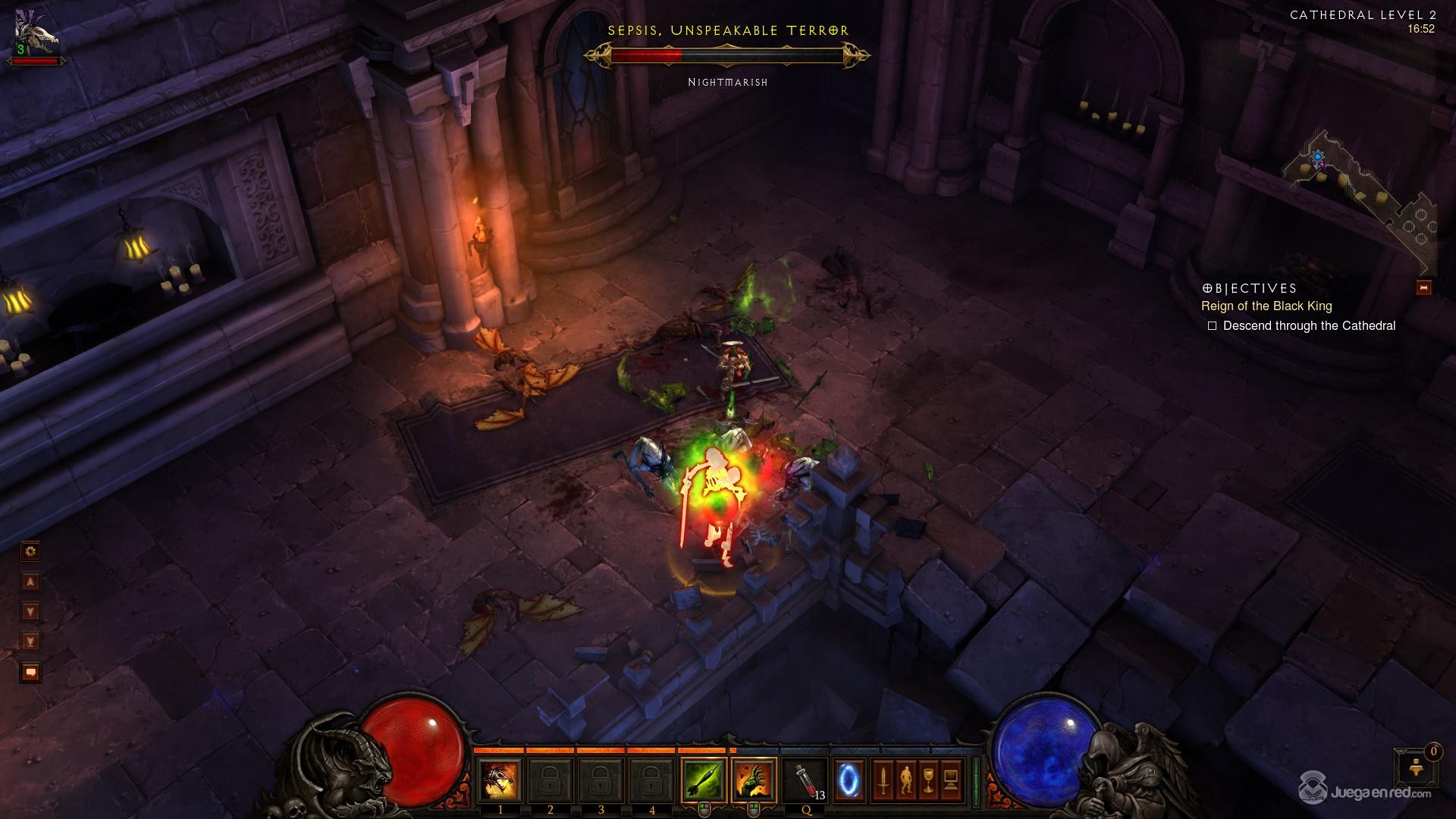
Task: Cast the Grasp of the Dead skill
Action: click(x=754, y=780)
